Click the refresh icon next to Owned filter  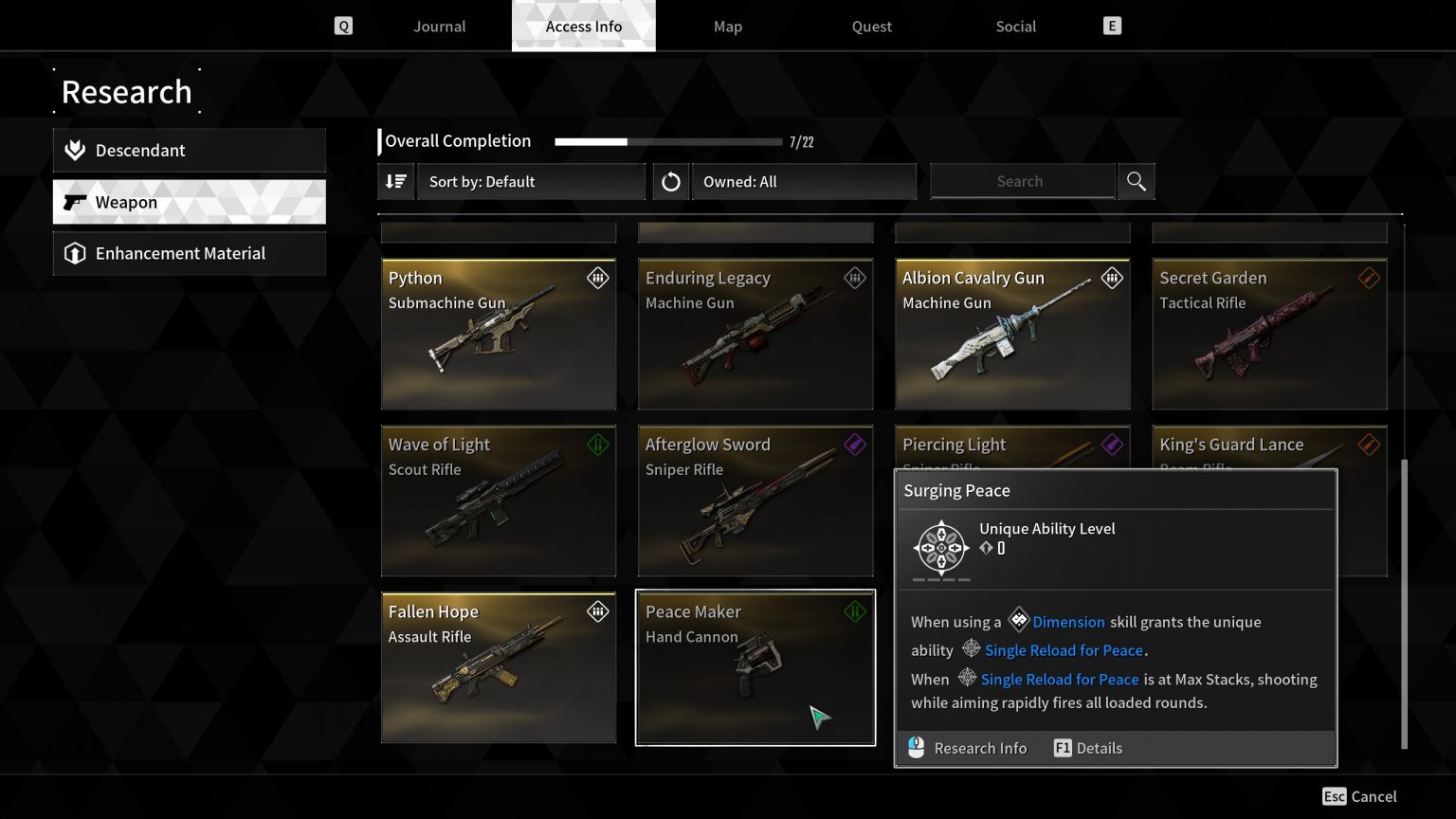(x=670, y=181)
